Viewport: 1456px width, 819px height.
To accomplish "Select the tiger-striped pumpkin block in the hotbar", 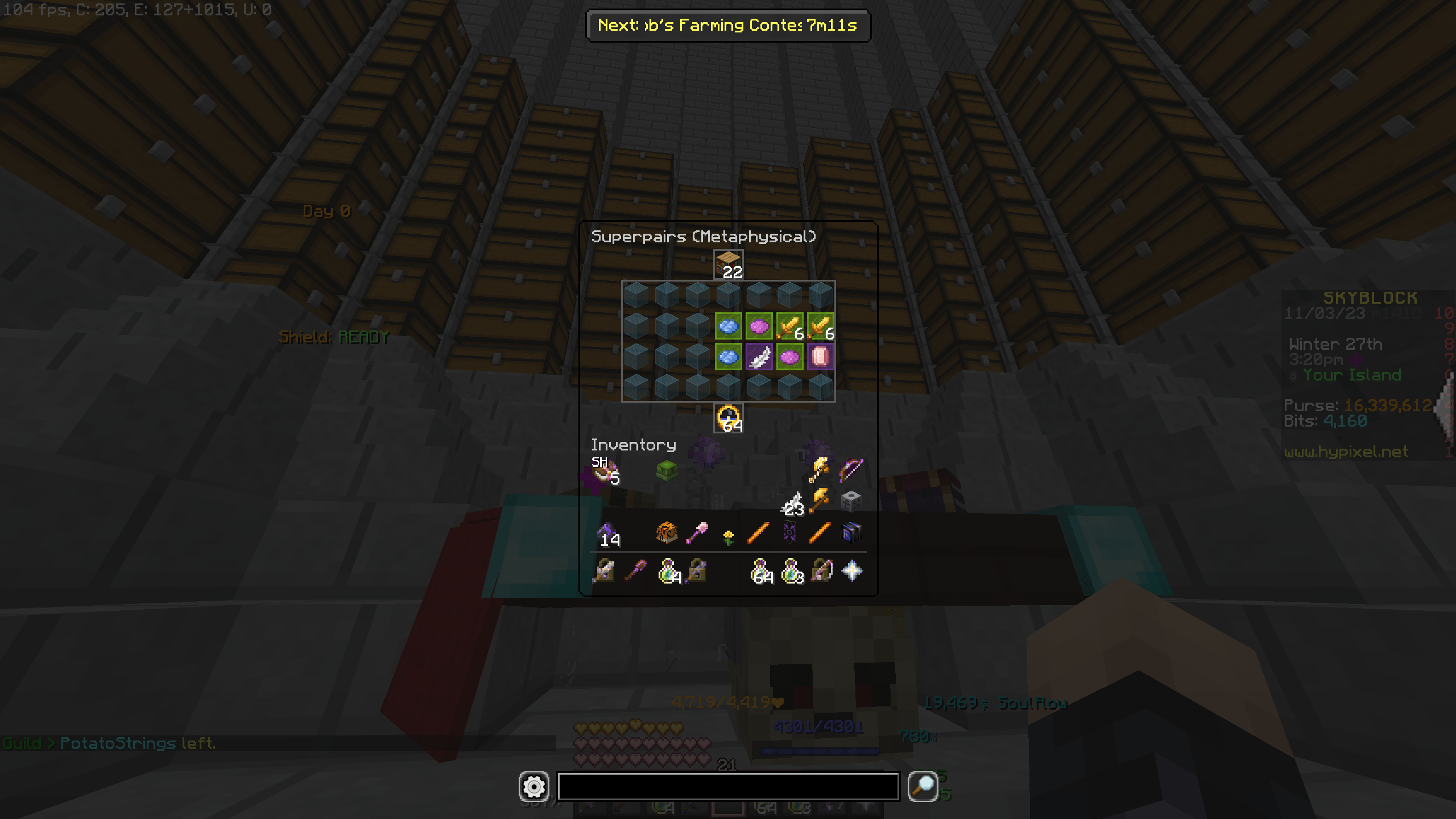I will tap(666, 533).
